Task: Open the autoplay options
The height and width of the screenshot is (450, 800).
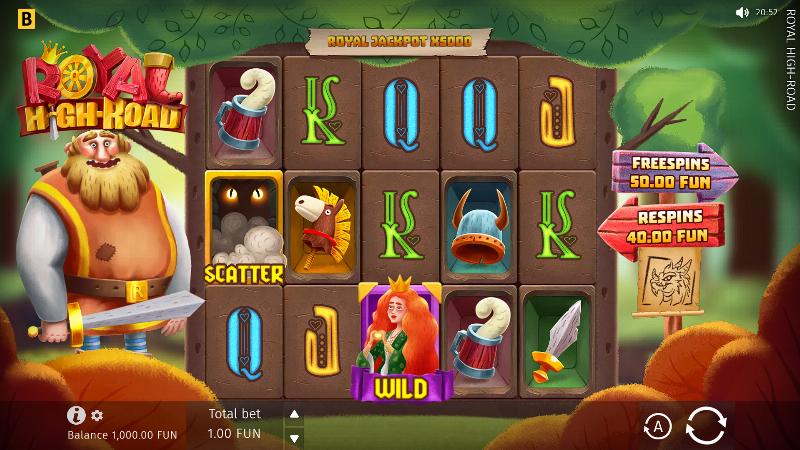Action: click(657, 427)
